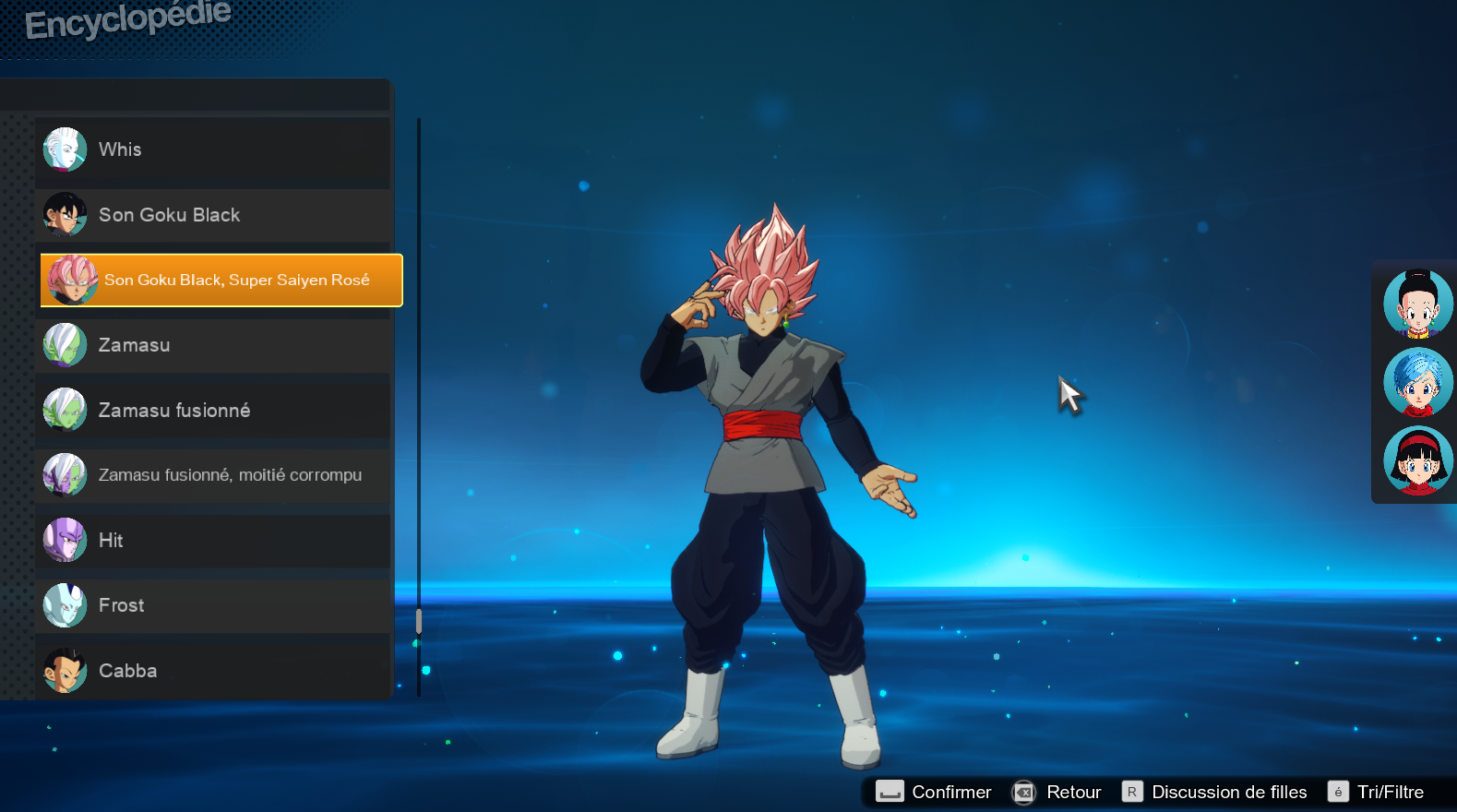Viewport: 1457px width, 812px height.
Task: Click the Confirmer button
Action: (934, 792)
